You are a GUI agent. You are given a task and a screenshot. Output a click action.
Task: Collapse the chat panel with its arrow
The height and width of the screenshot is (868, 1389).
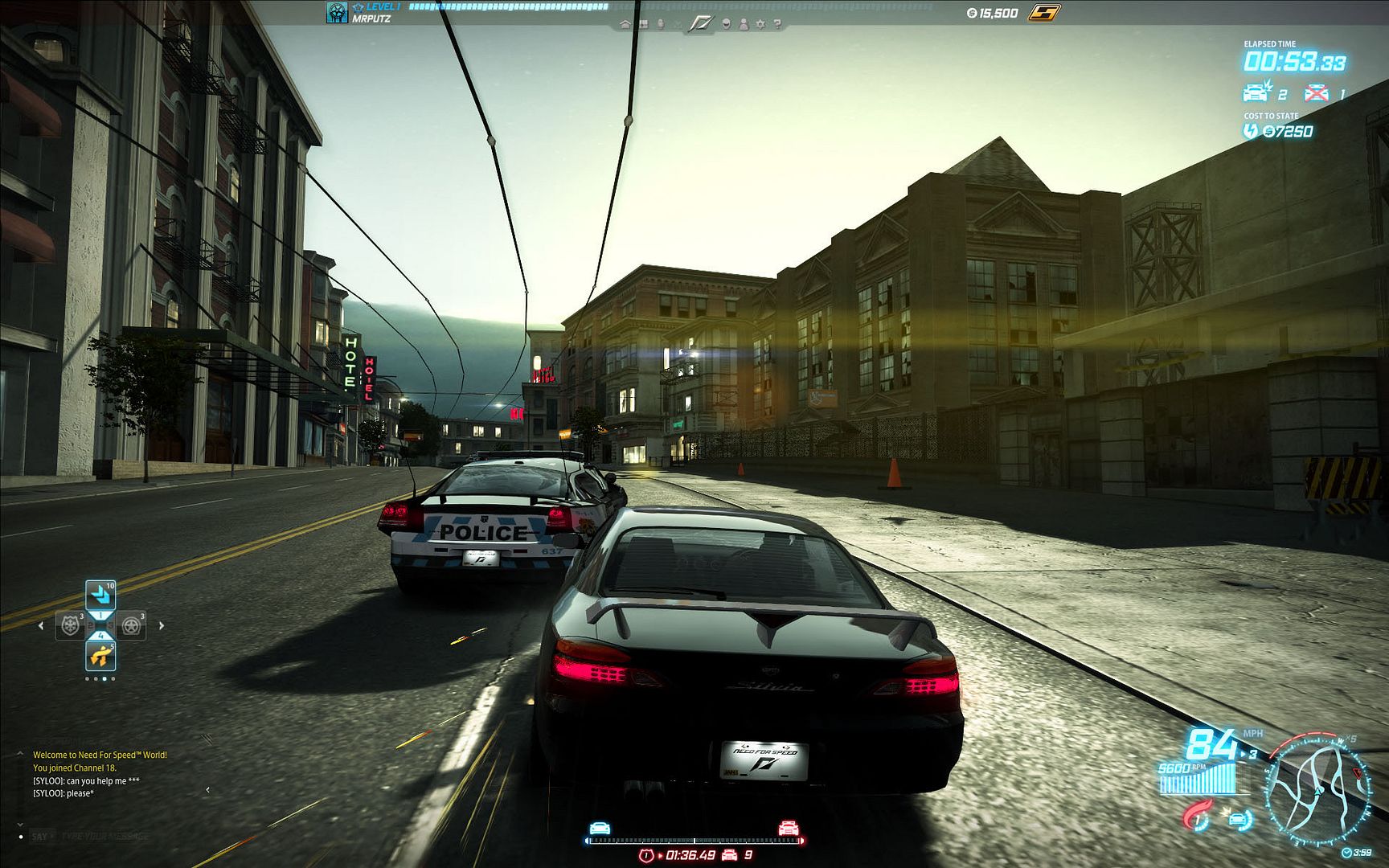pyautogui.click(x=207, y=790)
